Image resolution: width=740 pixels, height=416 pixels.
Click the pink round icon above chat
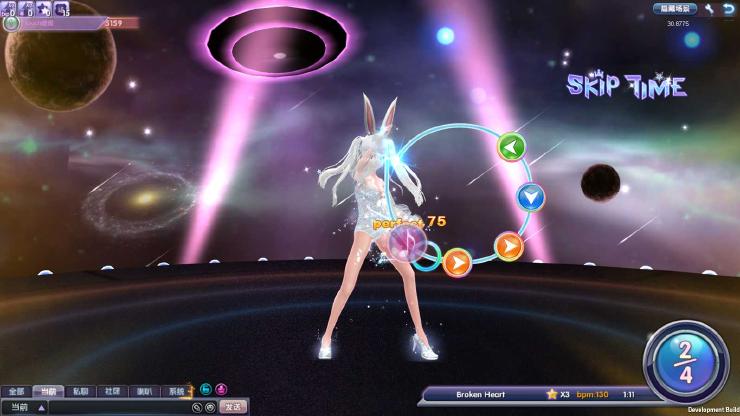pos(221,389)
